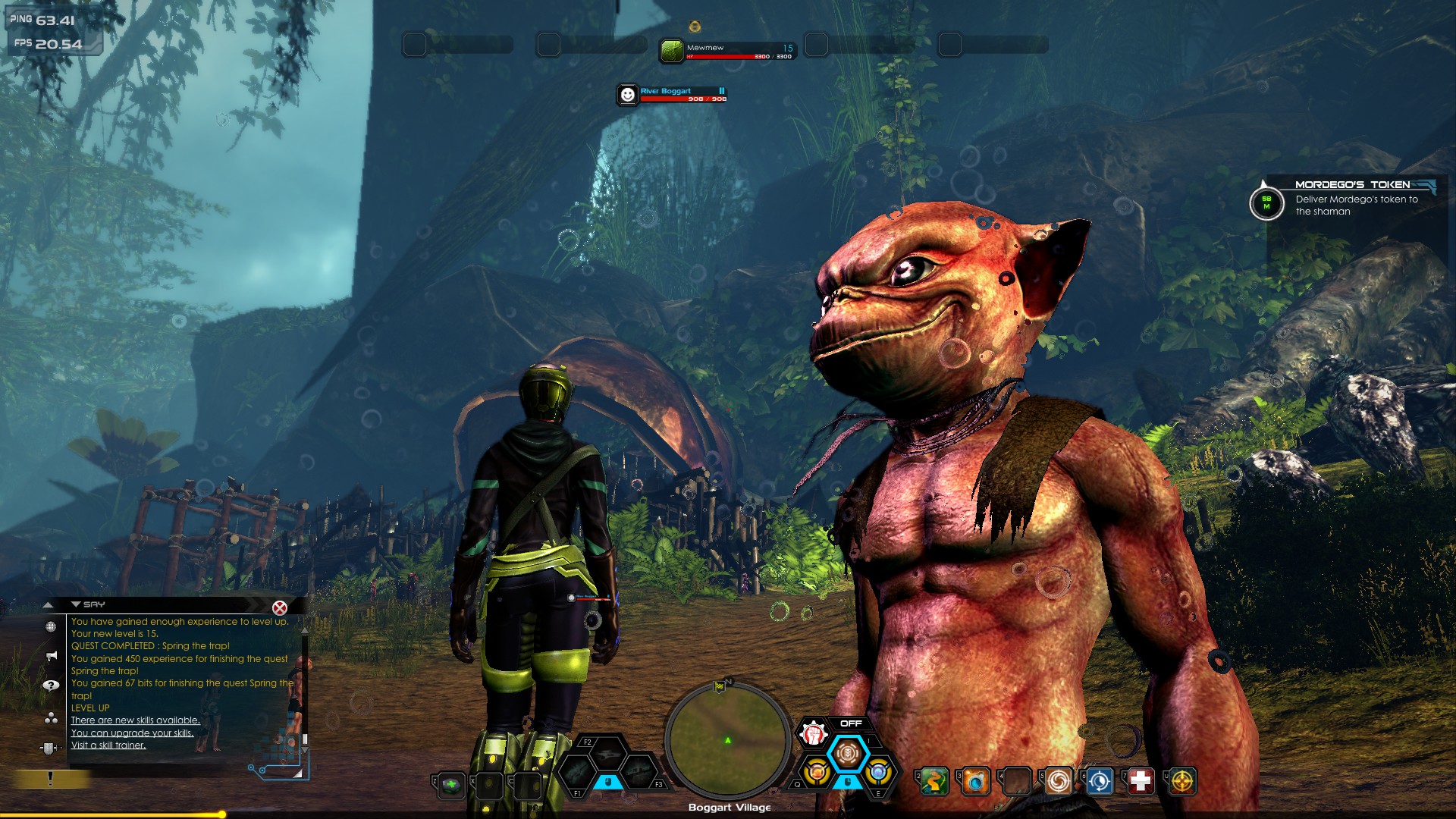Image resolution: width=1456 pixels, height=819 pixels.
Task: Click the "There are new skills available." link
Action: coord(135,720)
